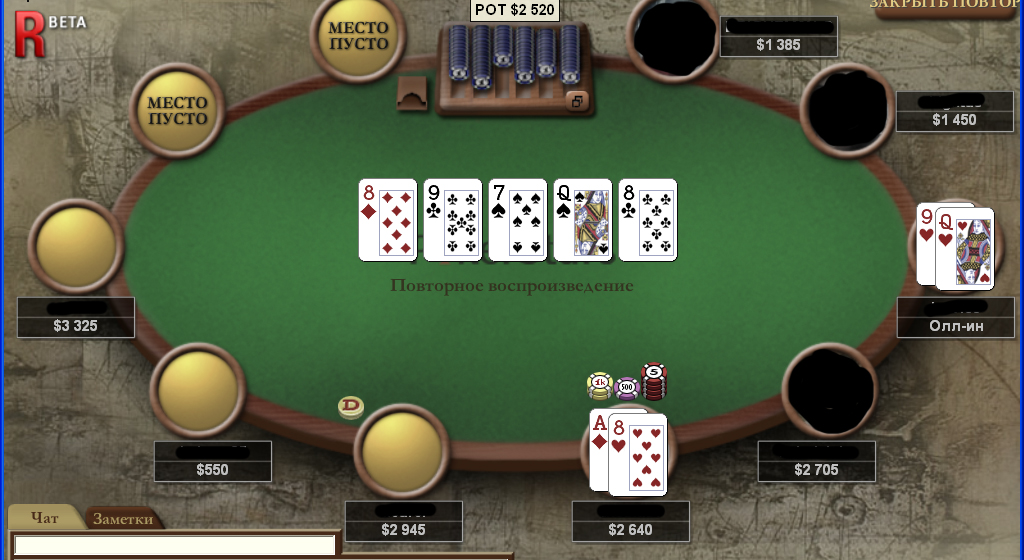Click the $1 450 player's name plate
The height and width of the screenshot is (560, 1024).
point(954,111)
